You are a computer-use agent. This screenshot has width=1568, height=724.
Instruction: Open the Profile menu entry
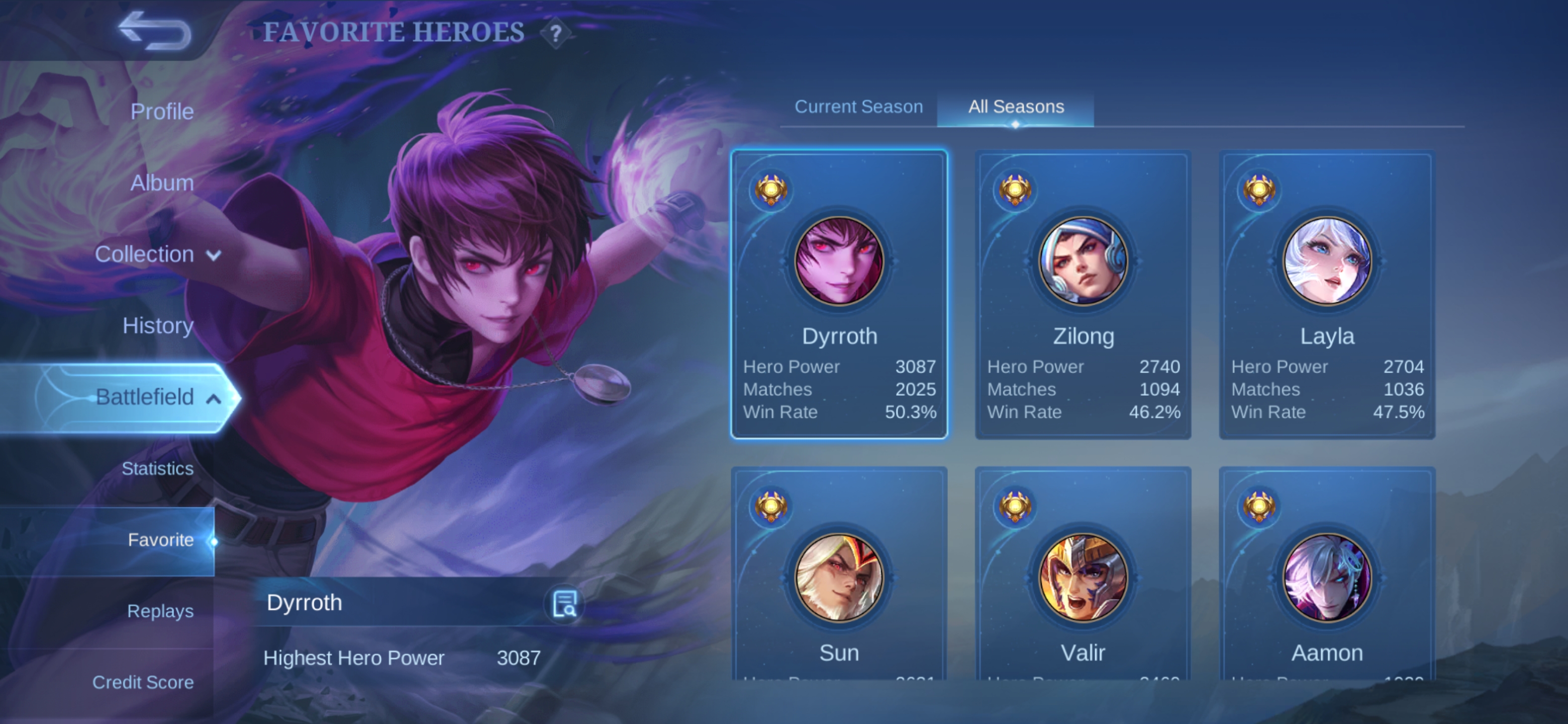pyautogui.click(x=161, y=112)
